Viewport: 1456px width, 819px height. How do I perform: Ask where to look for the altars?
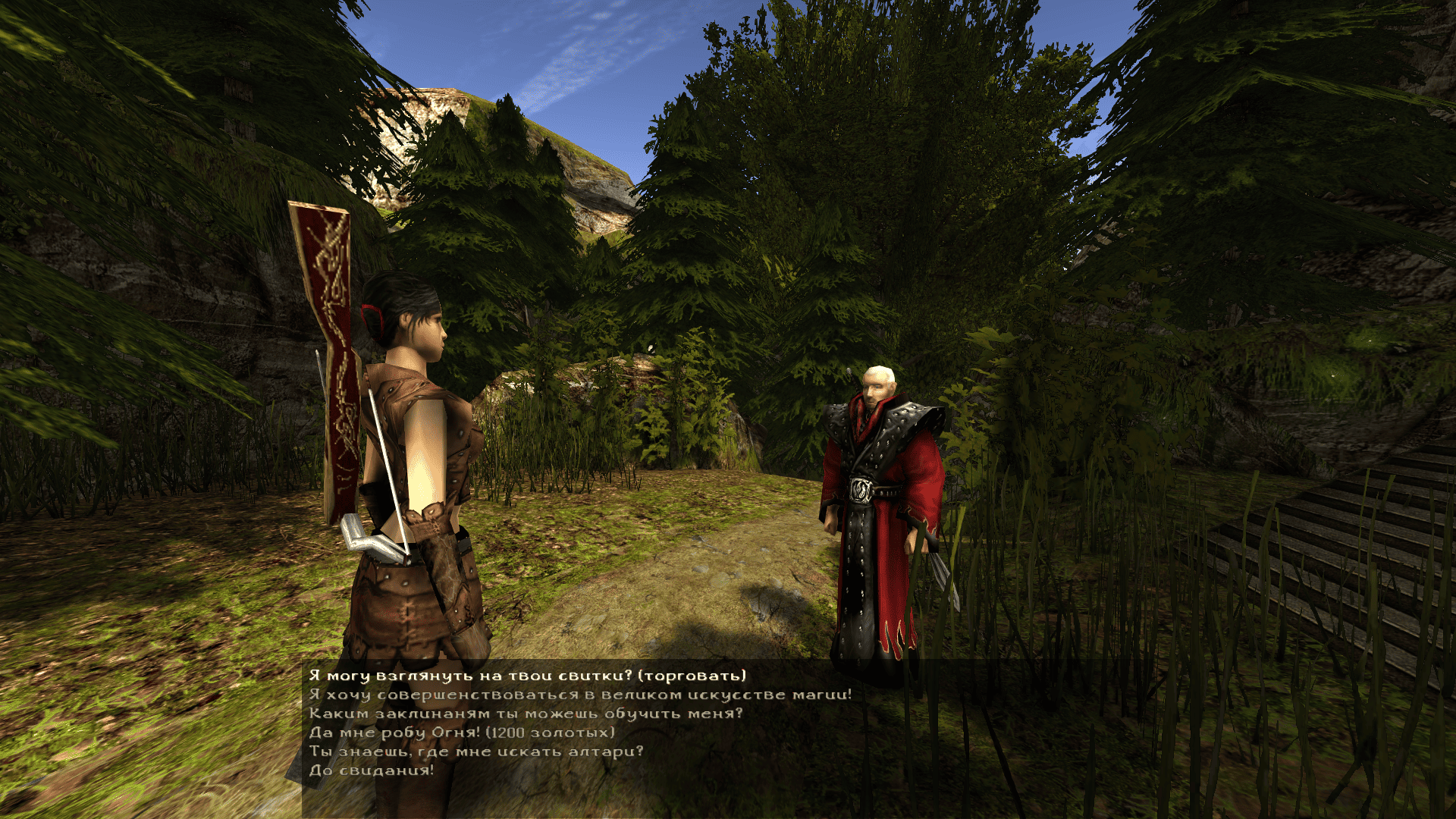coord(476,752)
